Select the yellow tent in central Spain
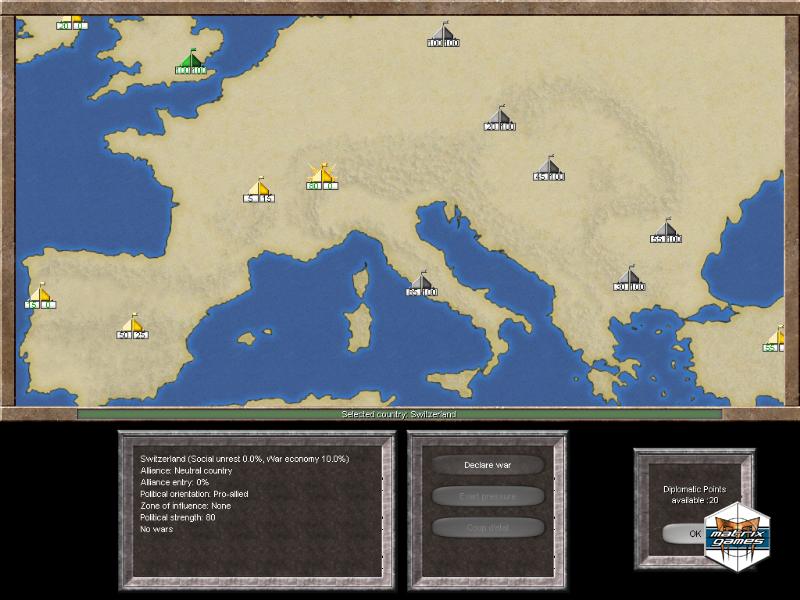The image size is (800, 600). tap(132, 325)
